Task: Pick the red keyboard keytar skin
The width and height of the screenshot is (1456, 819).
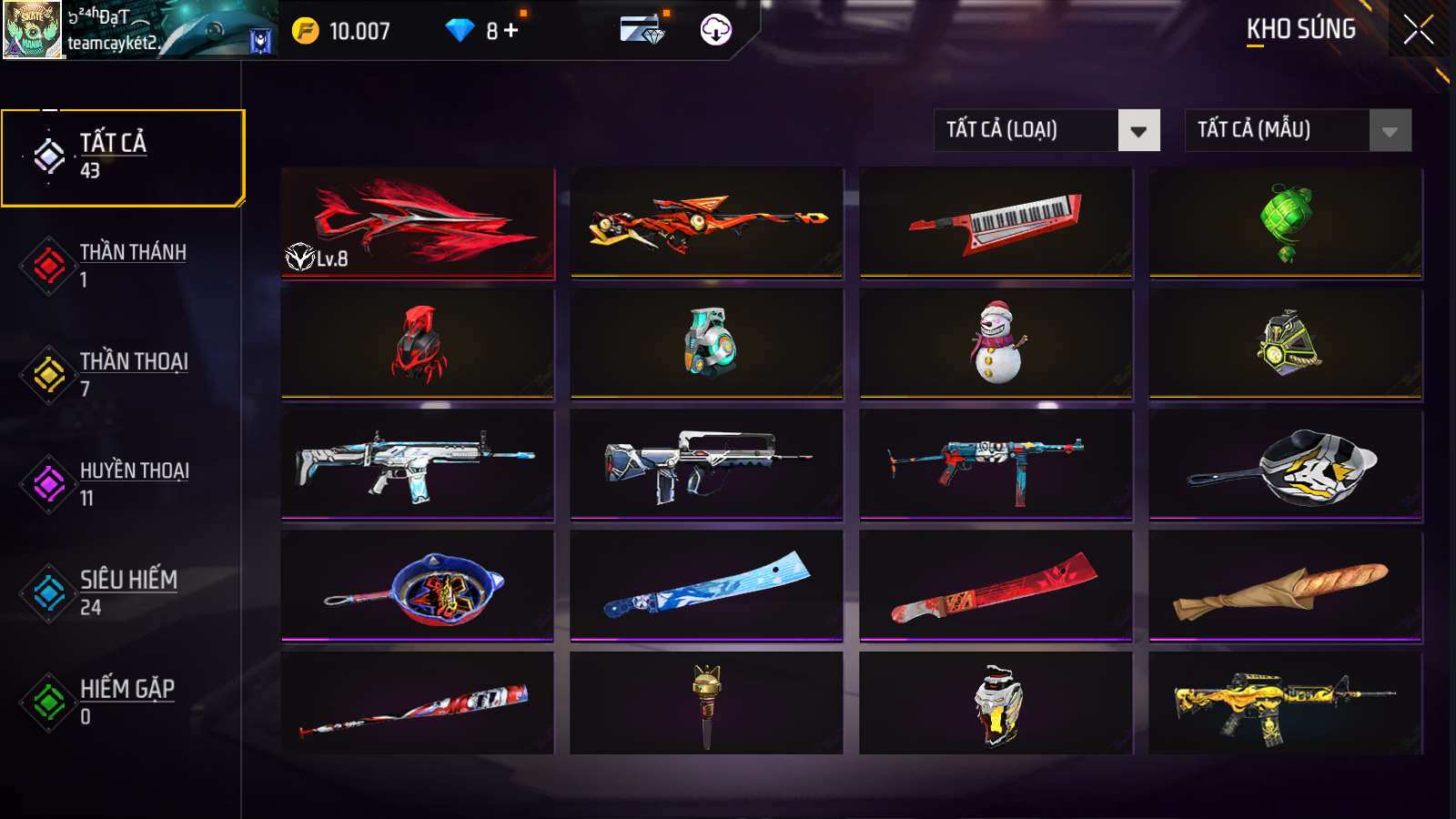Action: click(x=996, y=222)
